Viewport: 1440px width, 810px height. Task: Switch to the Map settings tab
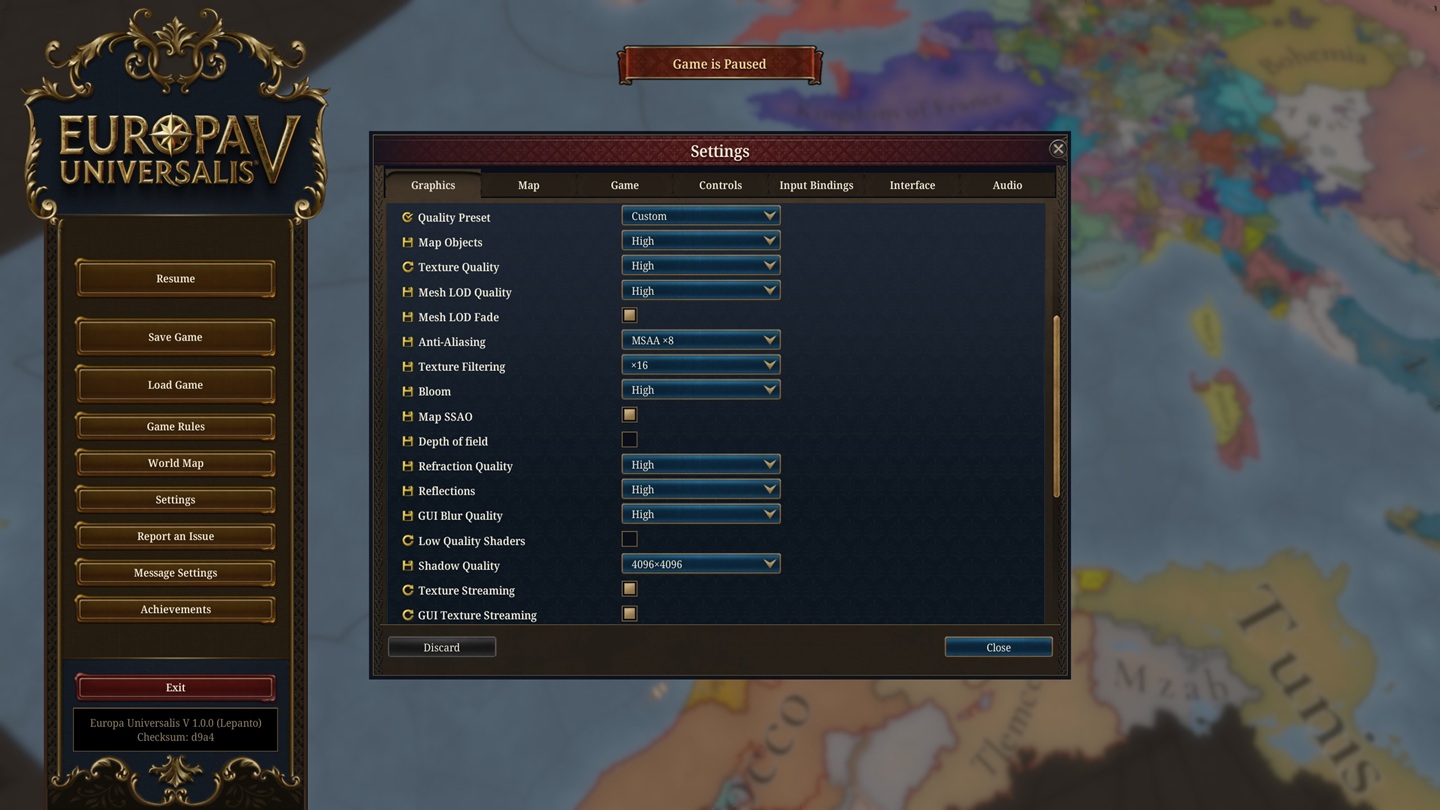coord(528,185)
